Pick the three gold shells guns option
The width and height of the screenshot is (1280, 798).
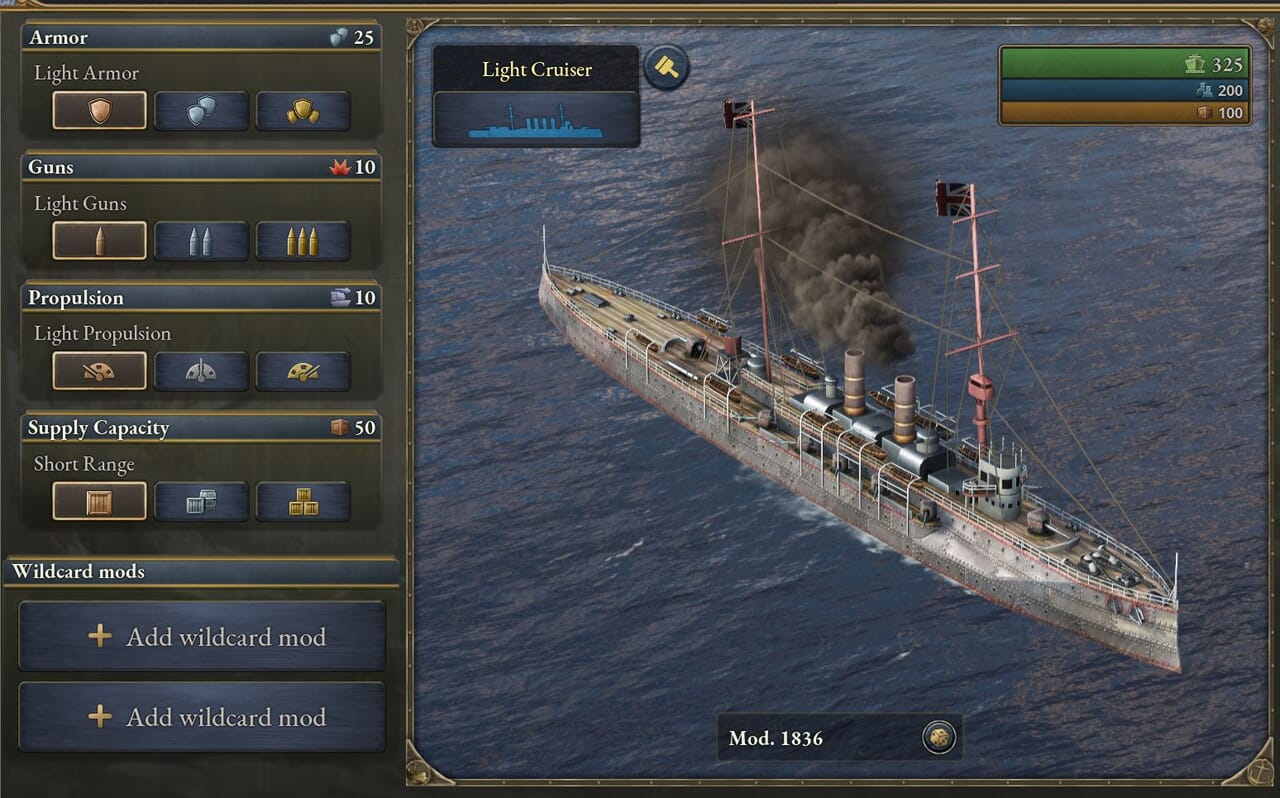tap(303, 241)
